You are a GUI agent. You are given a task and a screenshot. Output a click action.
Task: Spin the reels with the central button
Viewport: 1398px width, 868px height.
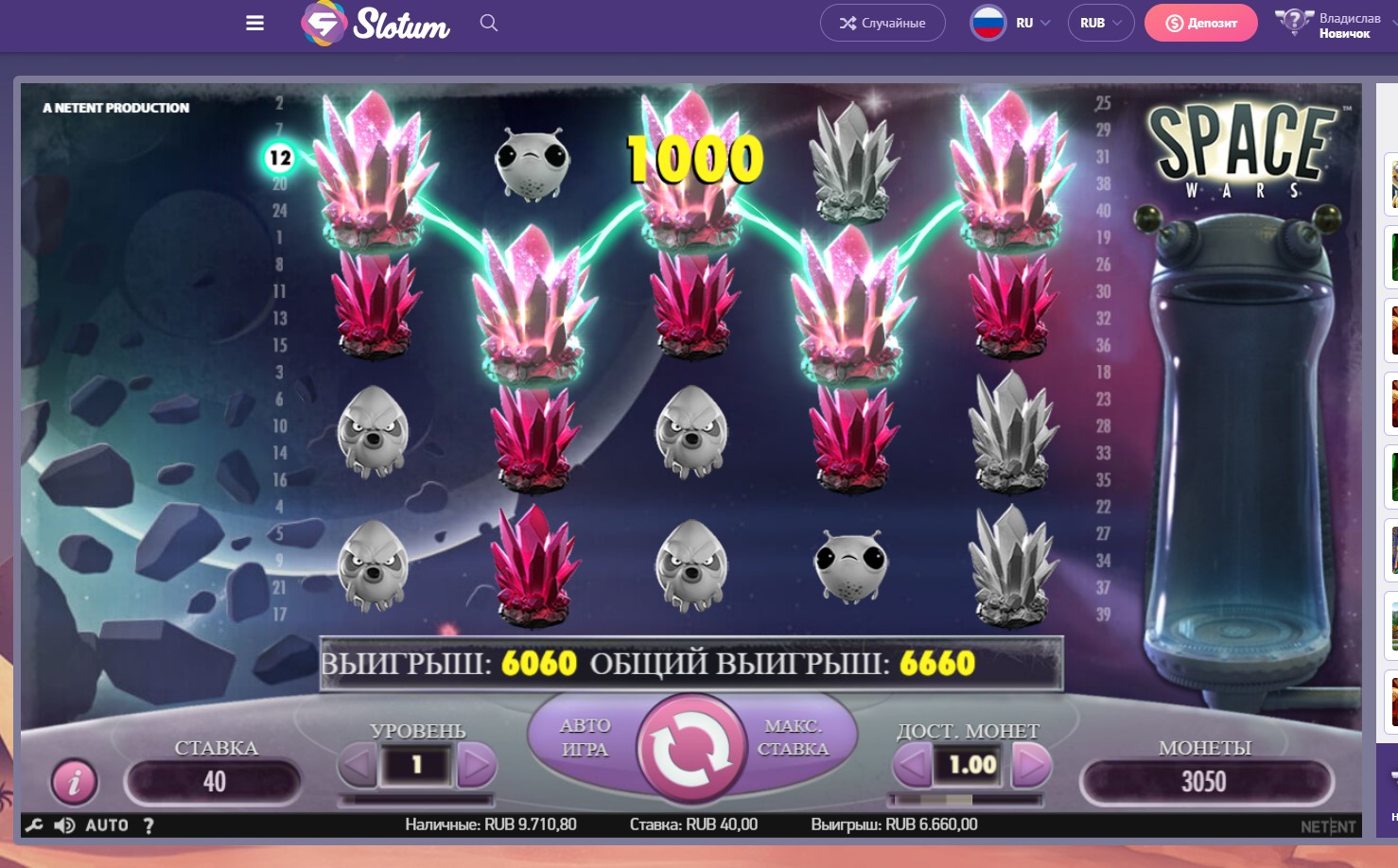coord(691,748)
